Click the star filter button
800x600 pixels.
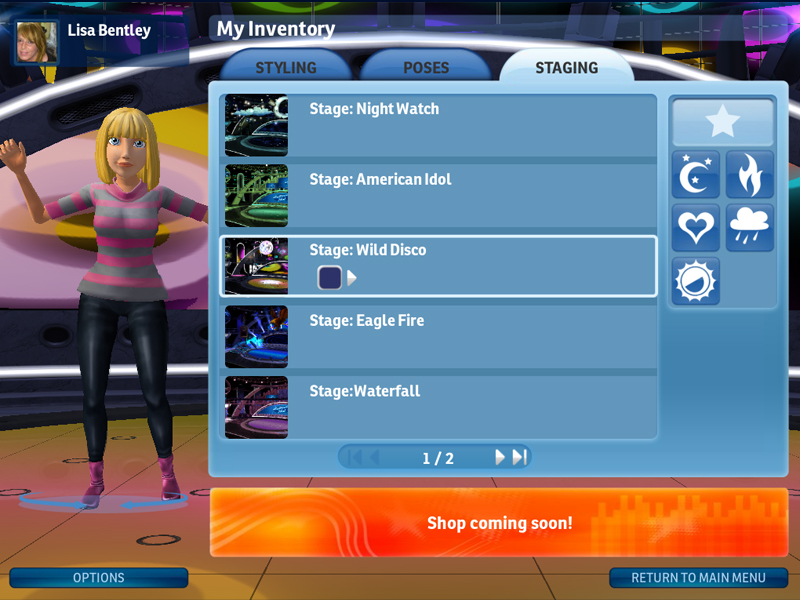(722, 122)
